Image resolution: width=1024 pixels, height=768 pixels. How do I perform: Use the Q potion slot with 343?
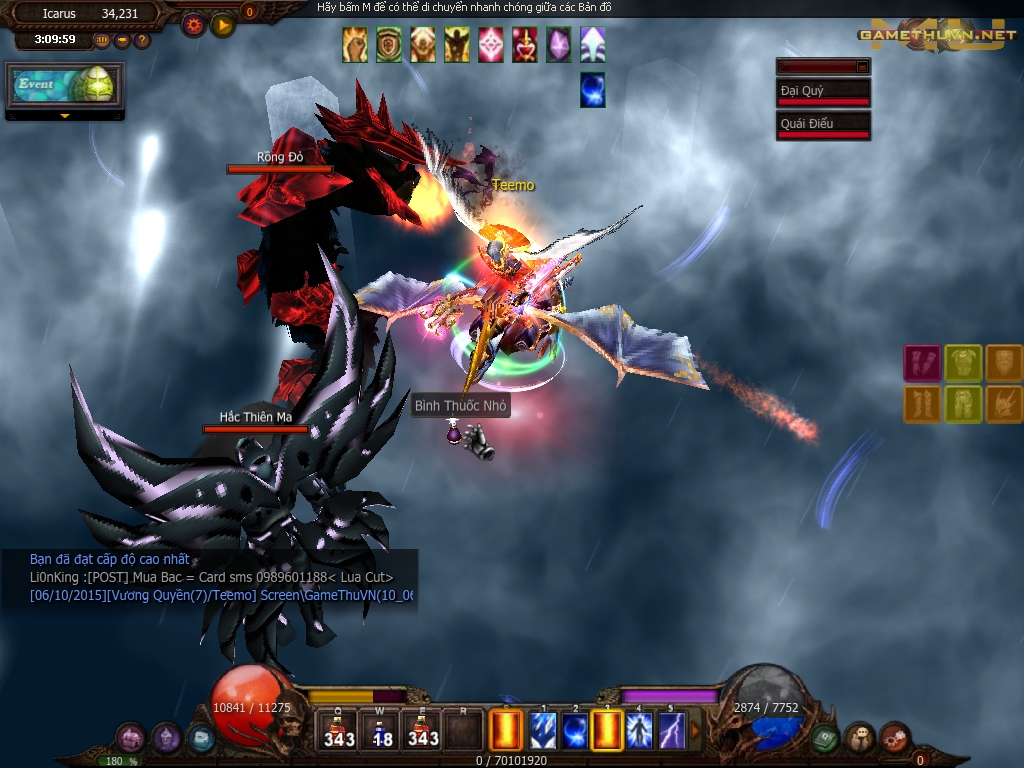(339, 729)
